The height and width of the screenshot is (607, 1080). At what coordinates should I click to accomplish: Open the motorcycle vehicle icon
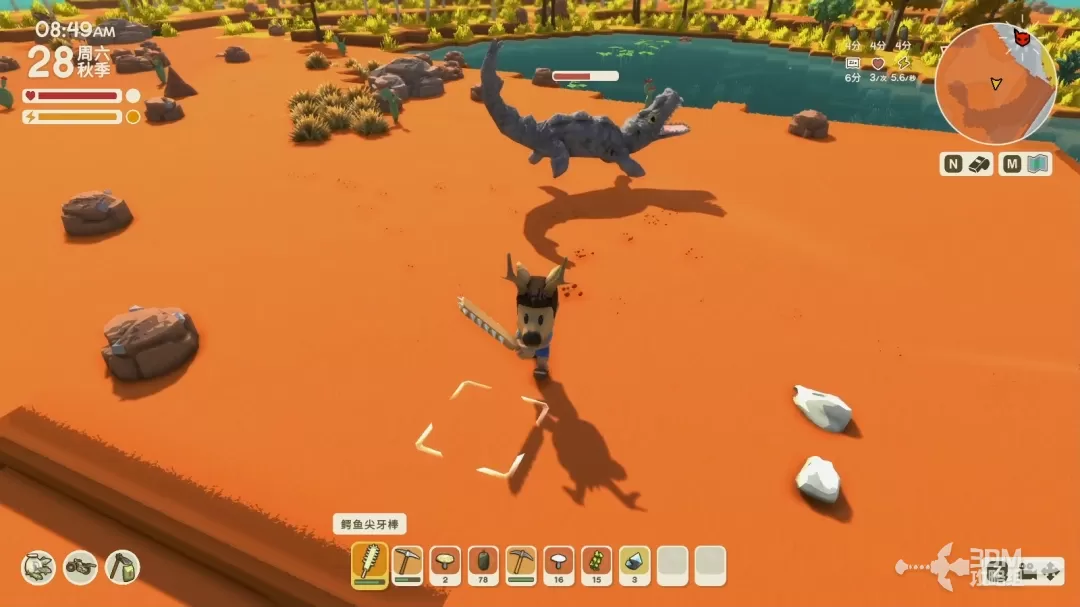point(81,567)
